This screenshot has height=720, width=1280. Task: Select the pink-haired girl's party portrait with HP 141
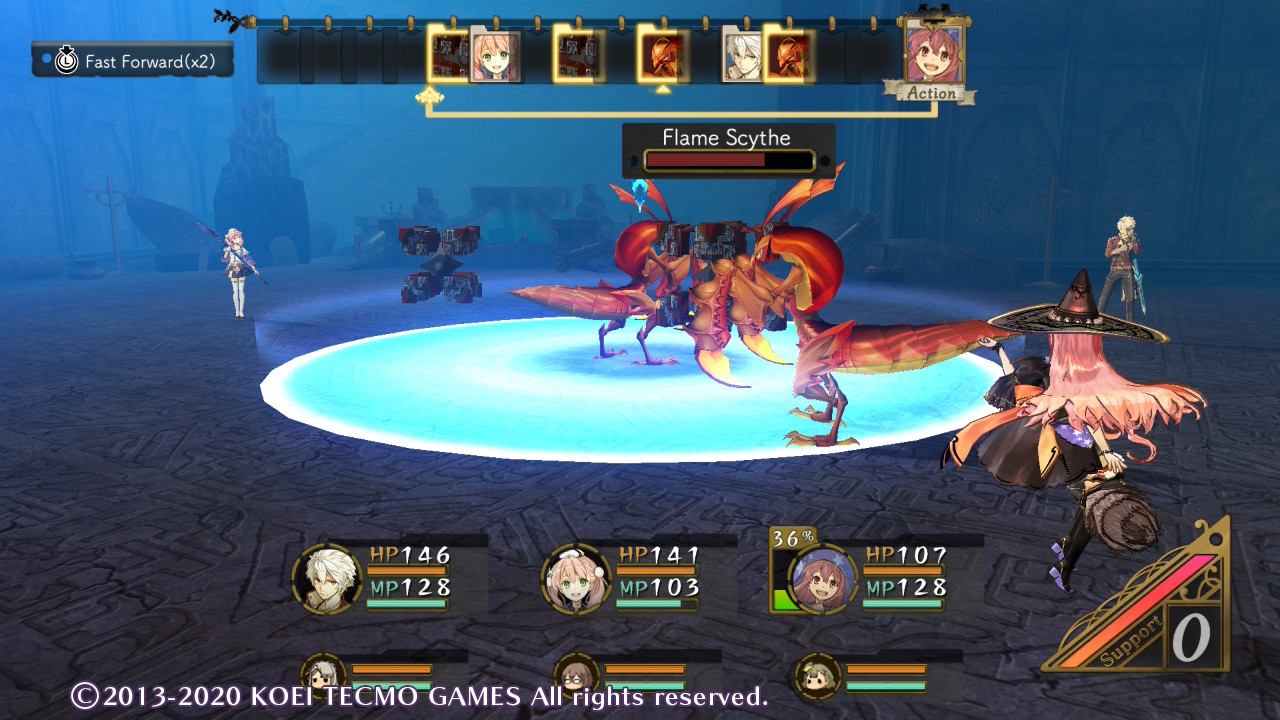coord(576,579)
